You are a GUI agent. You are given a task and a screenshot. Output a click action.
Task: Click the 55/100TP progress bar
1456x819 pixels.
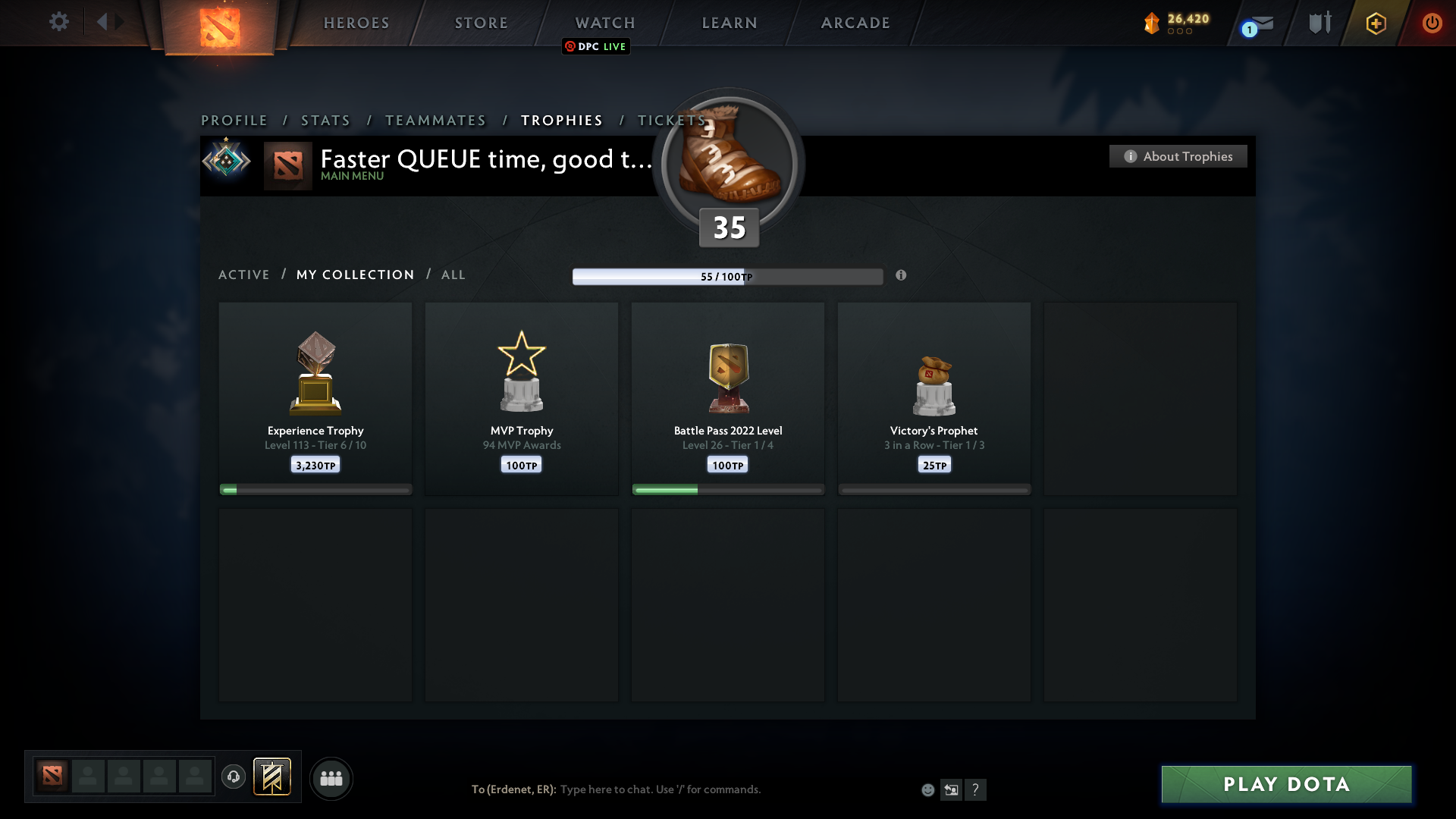point(728,276)
